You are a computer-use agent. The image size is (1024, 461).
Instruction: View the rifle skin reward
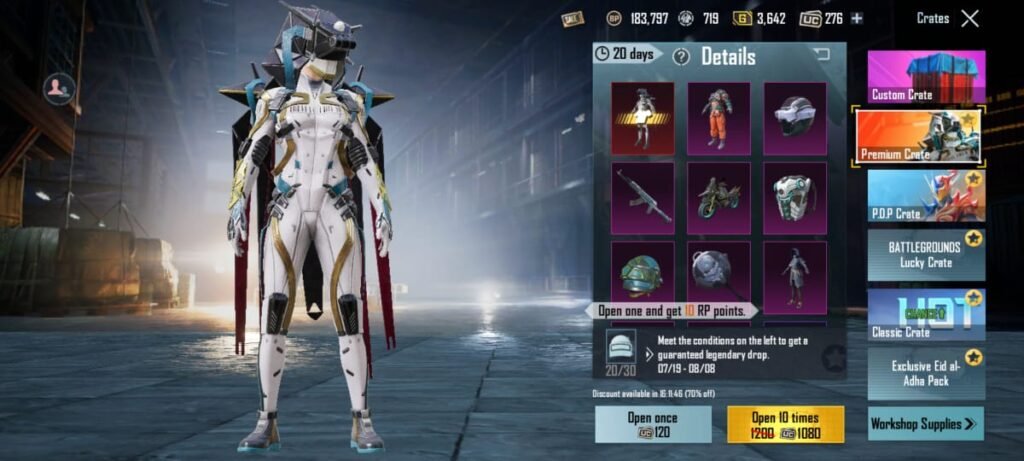pyautogui.click(x=642, y=197)
